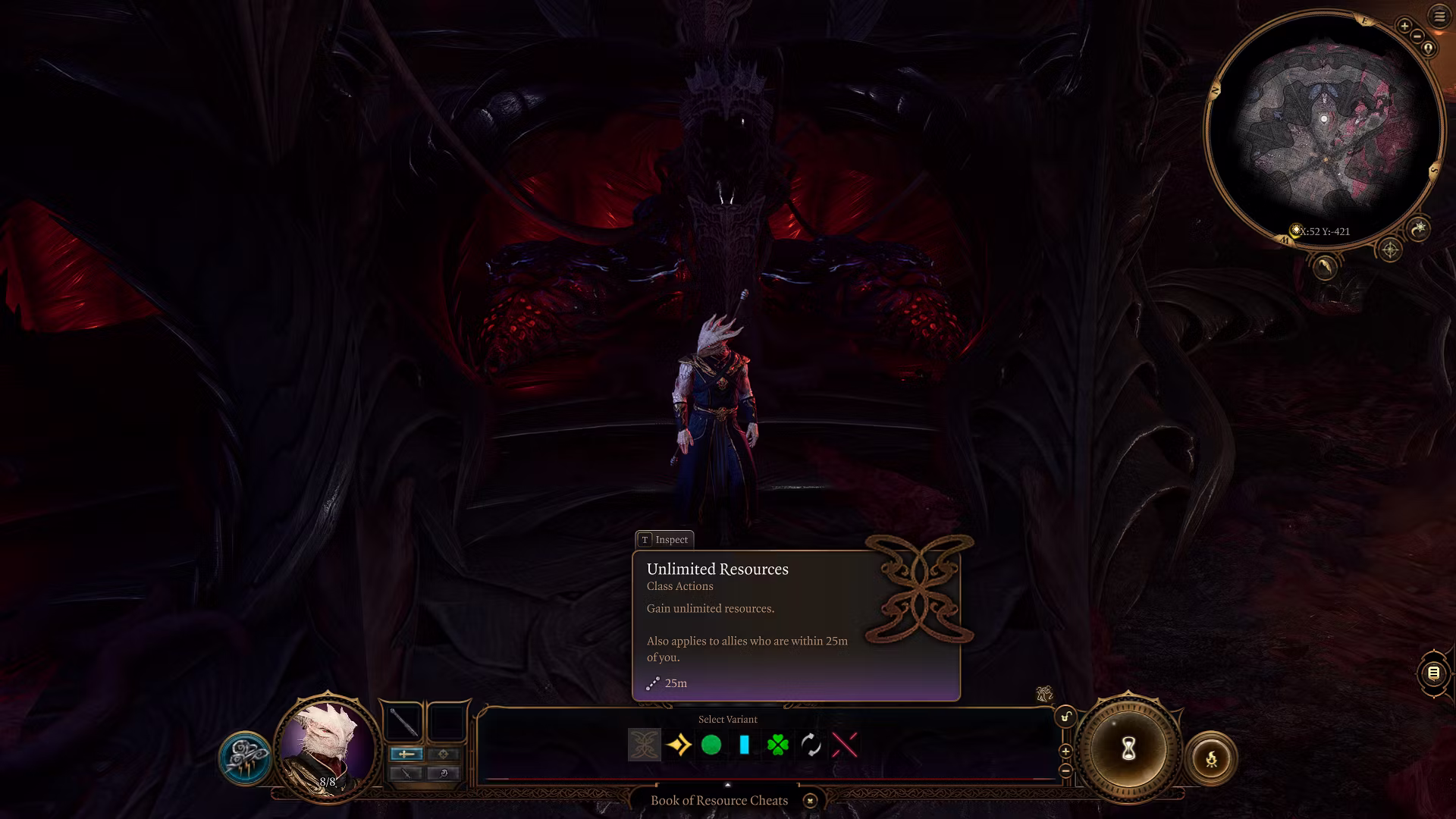
Task: Click the hourglass end turn button
Action: 1128,749
